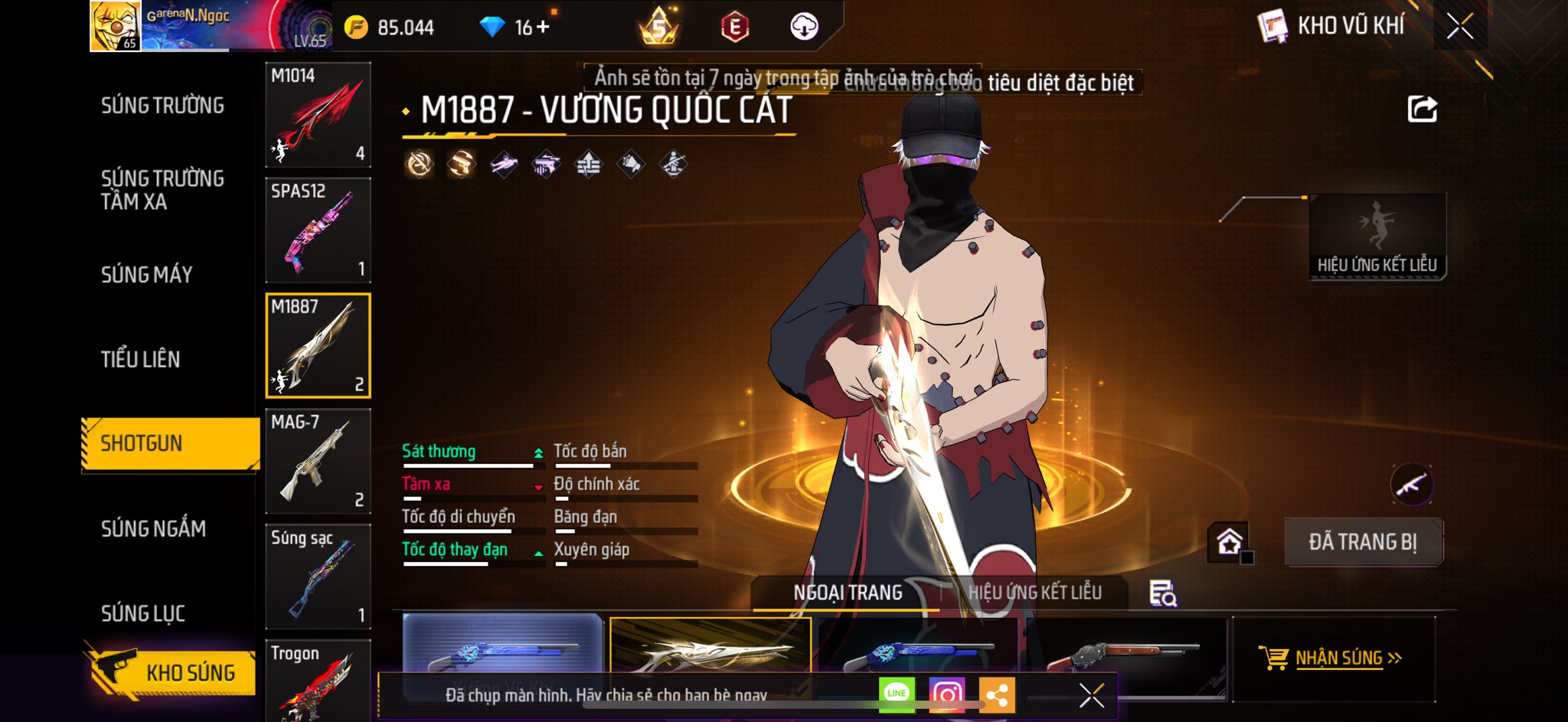Open the Súng Máy weapon category
This screenshot has width=1568, height=722.
point(146,275)
